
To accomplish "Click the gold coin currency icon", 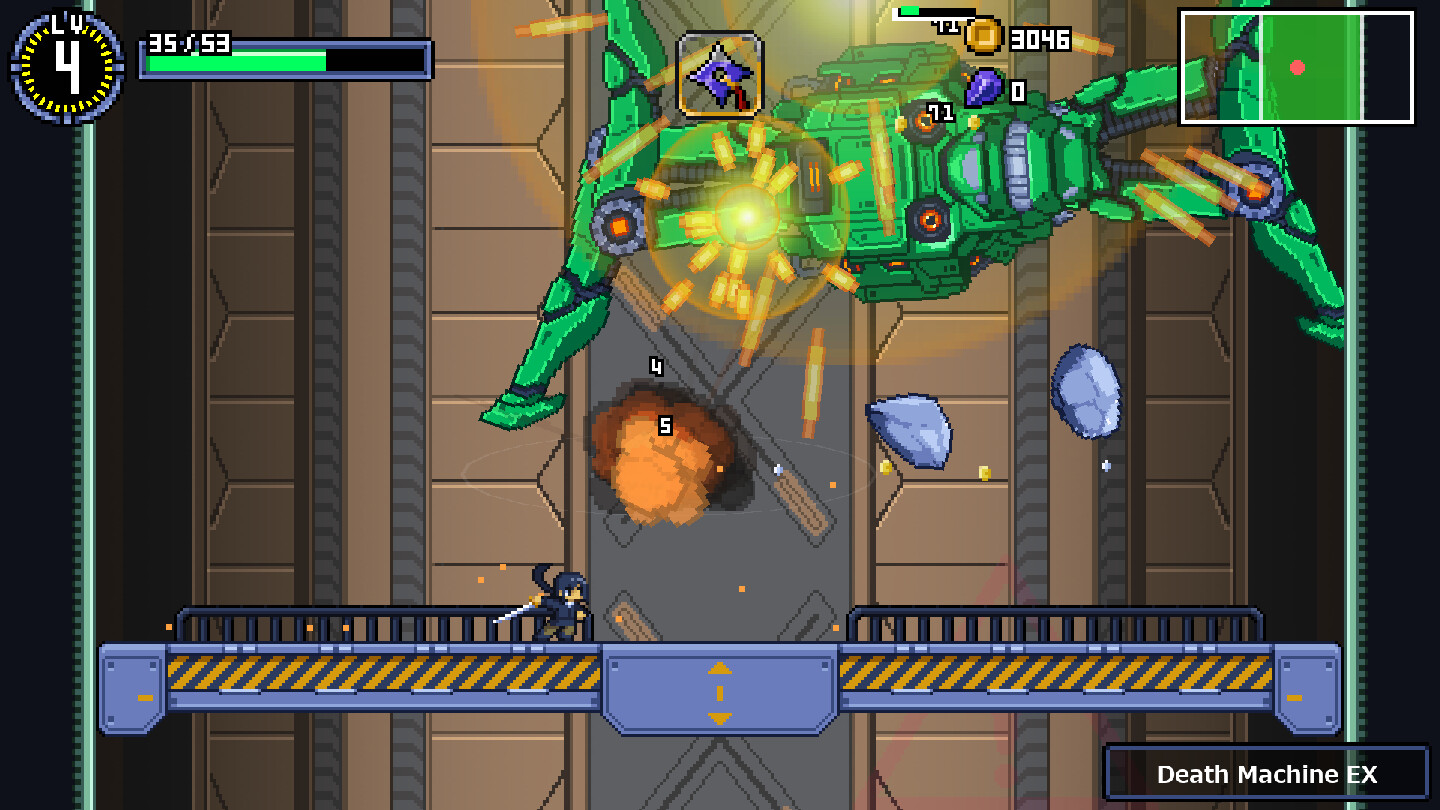I will pyautogui.click(x=984, y=37).
